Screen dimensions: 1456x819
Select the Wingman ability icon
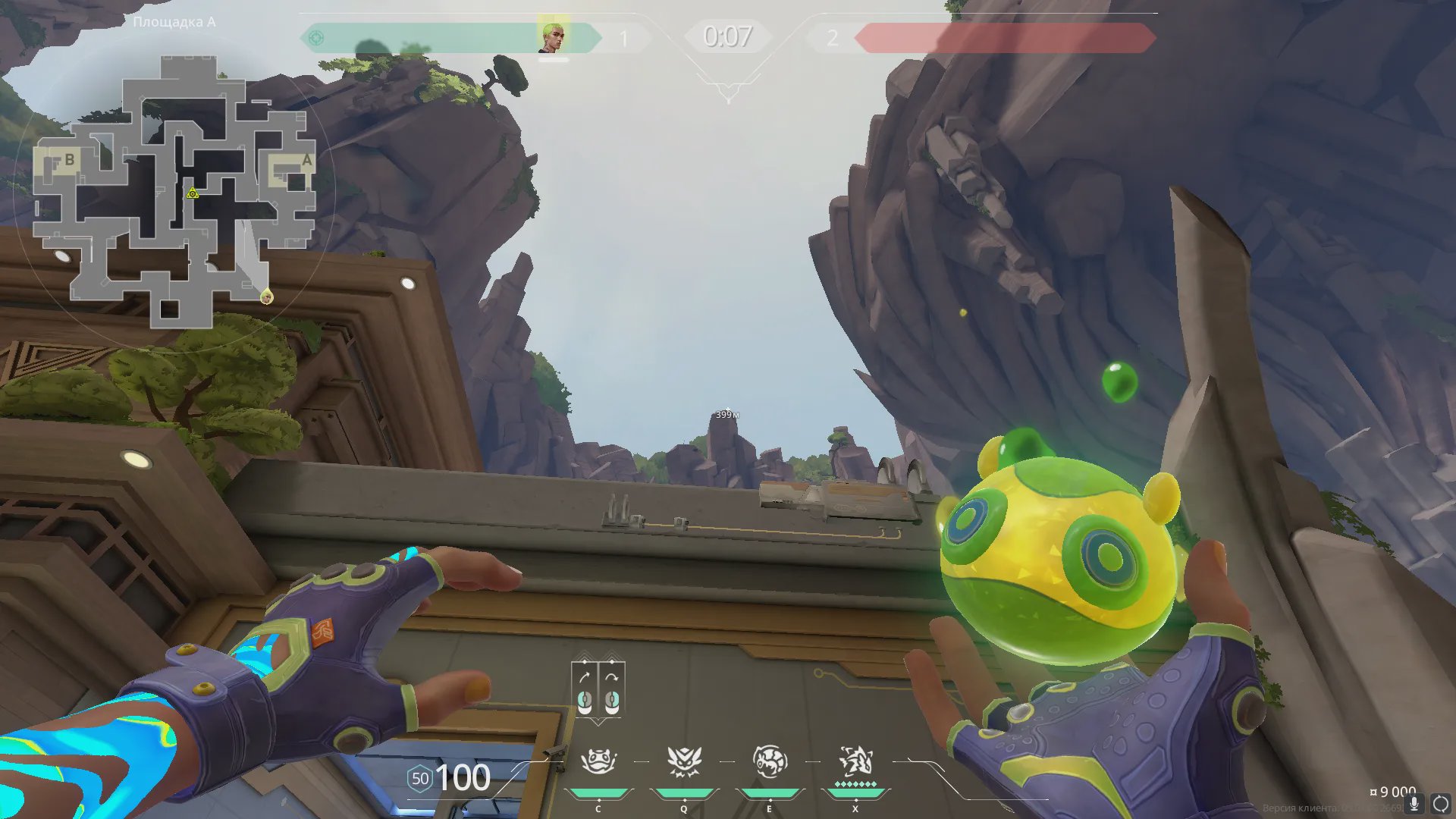point(683,761)
